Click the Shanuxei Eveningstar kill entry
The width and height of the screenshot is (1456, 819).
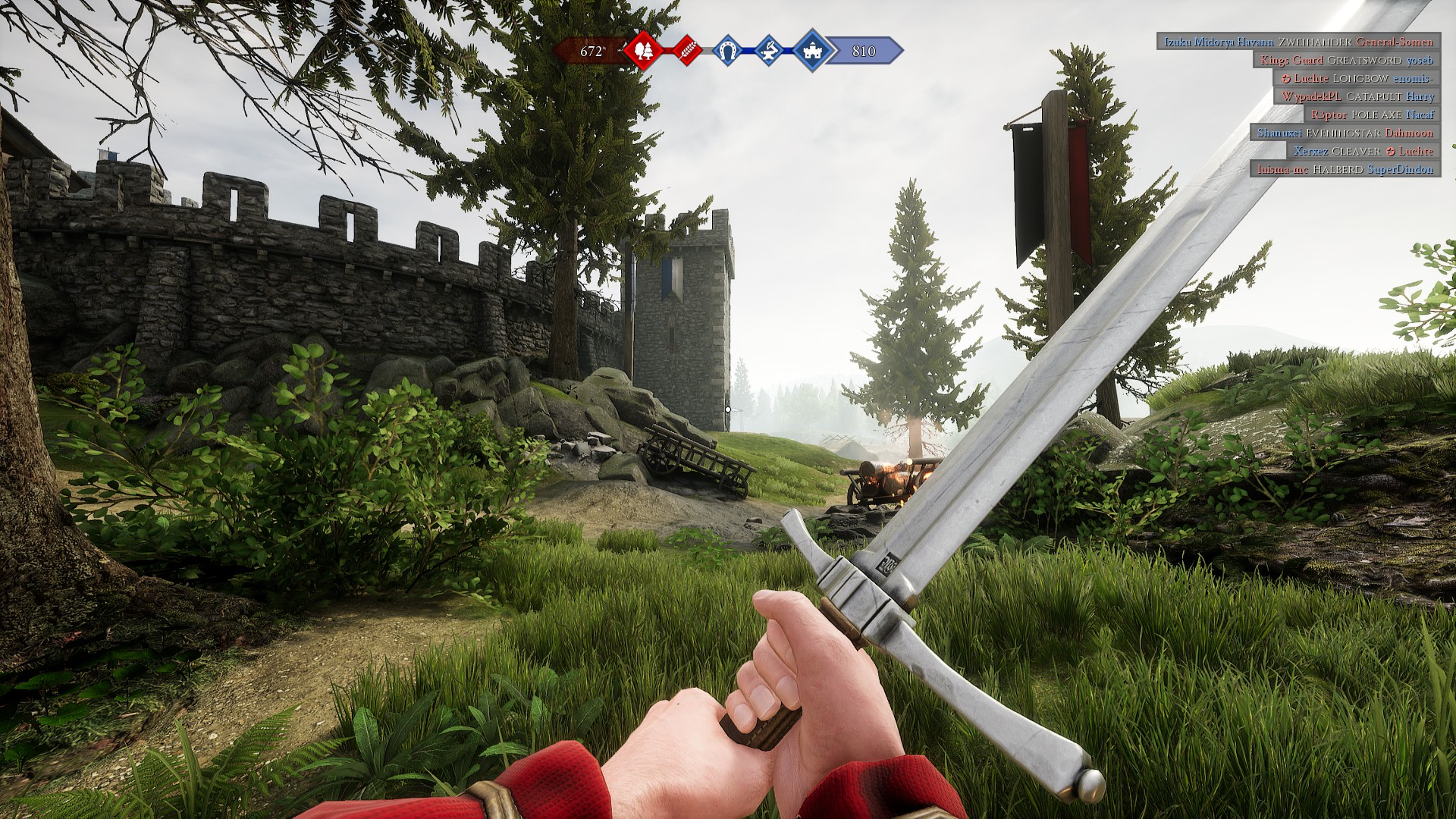point(1345,133)
